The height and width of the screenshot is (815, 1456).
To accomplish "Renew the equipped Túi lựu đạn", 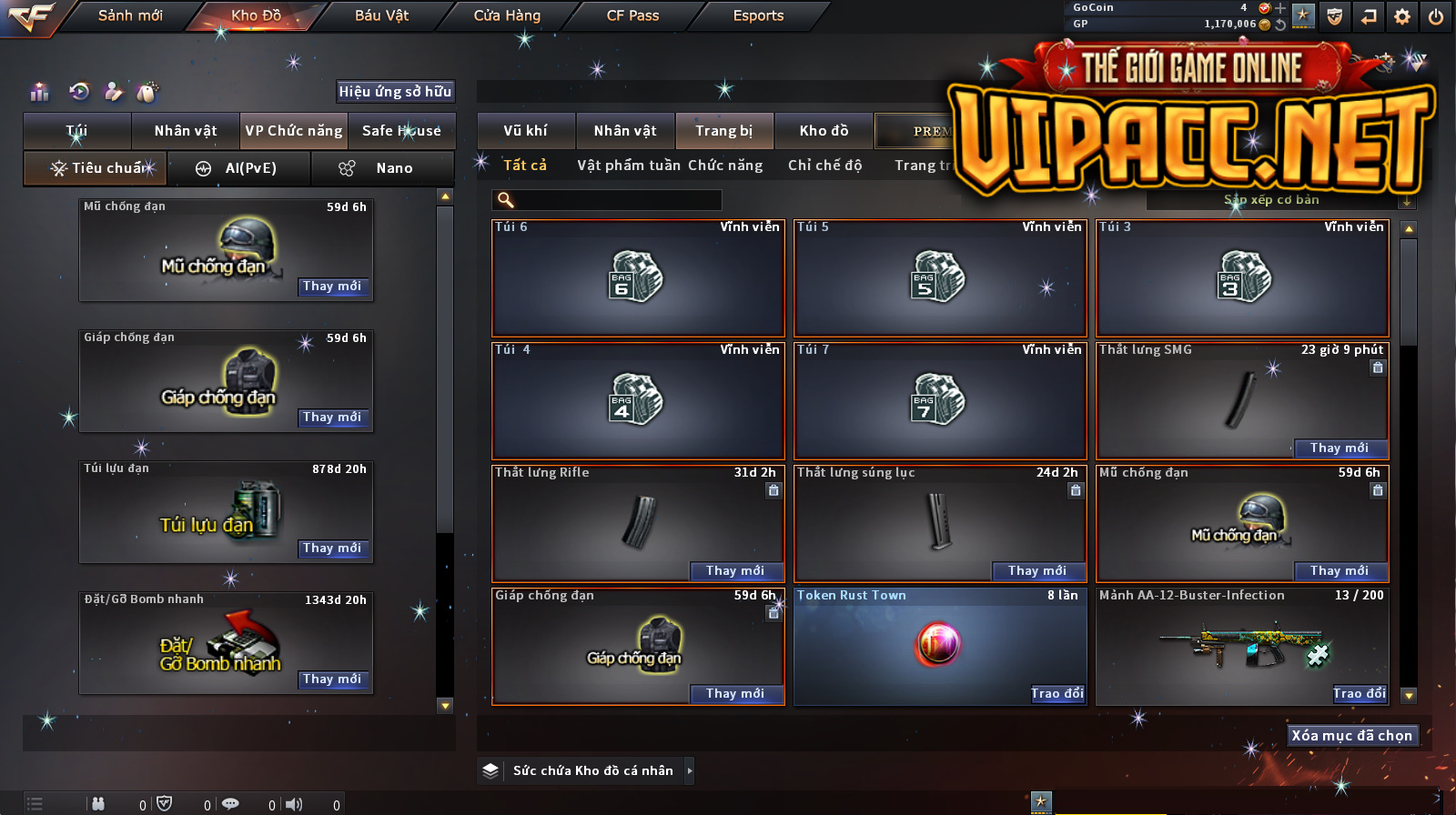I will 332,548.
